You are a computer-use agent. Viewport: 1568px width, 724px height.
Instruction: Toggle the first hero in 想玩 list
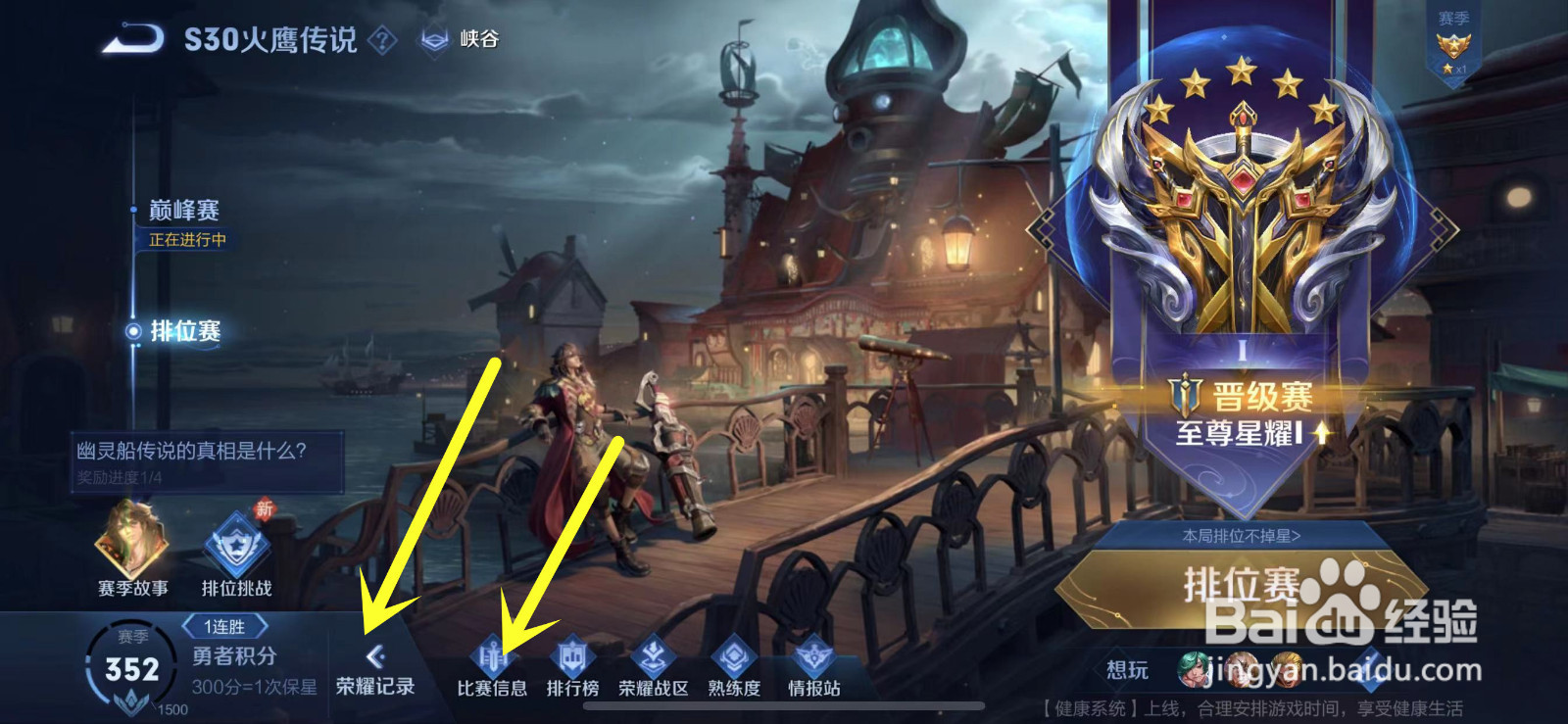1193,672
